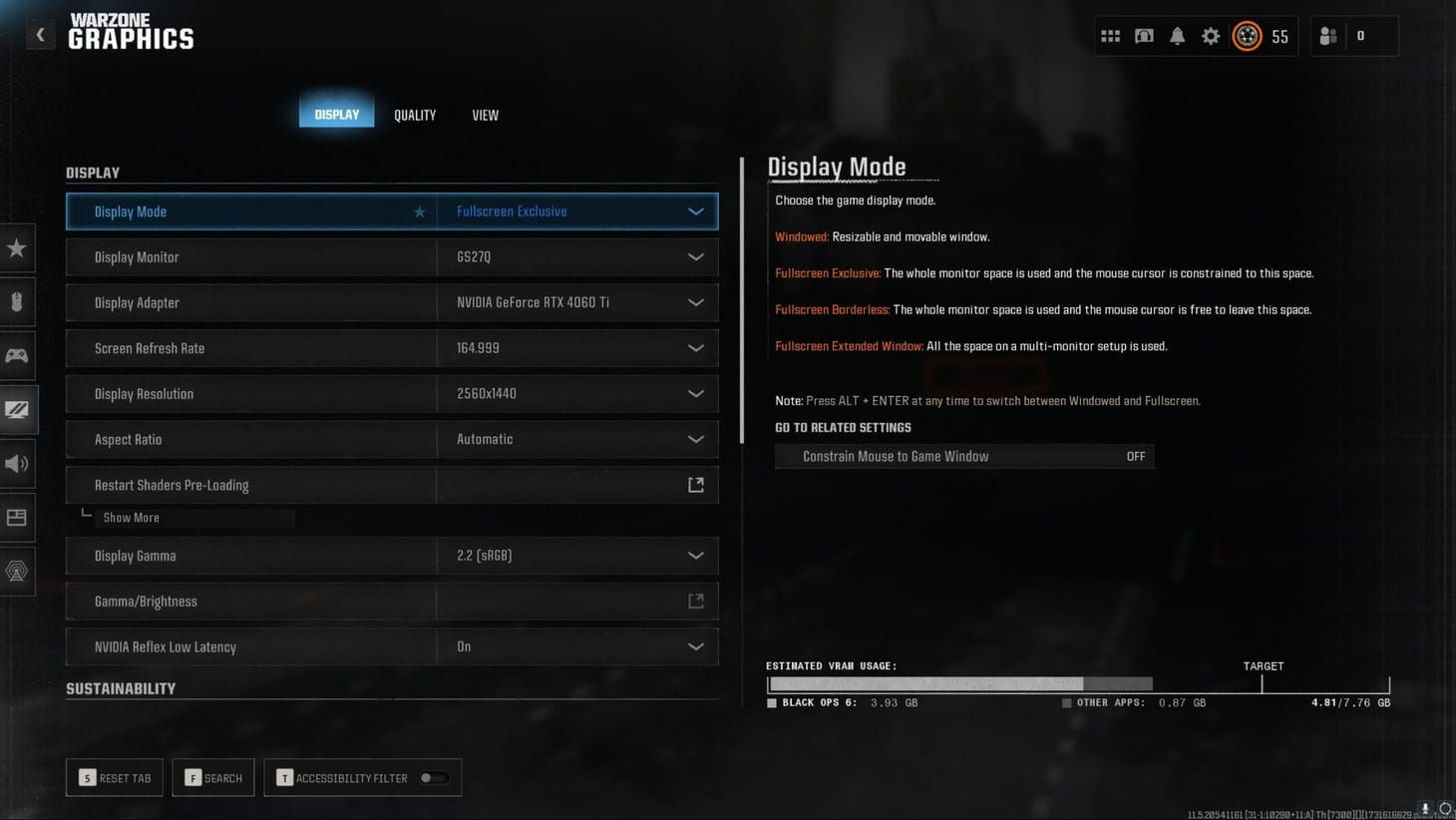
Task: Enable the Accessibility Filter toggle
Action: click(437, 777)
